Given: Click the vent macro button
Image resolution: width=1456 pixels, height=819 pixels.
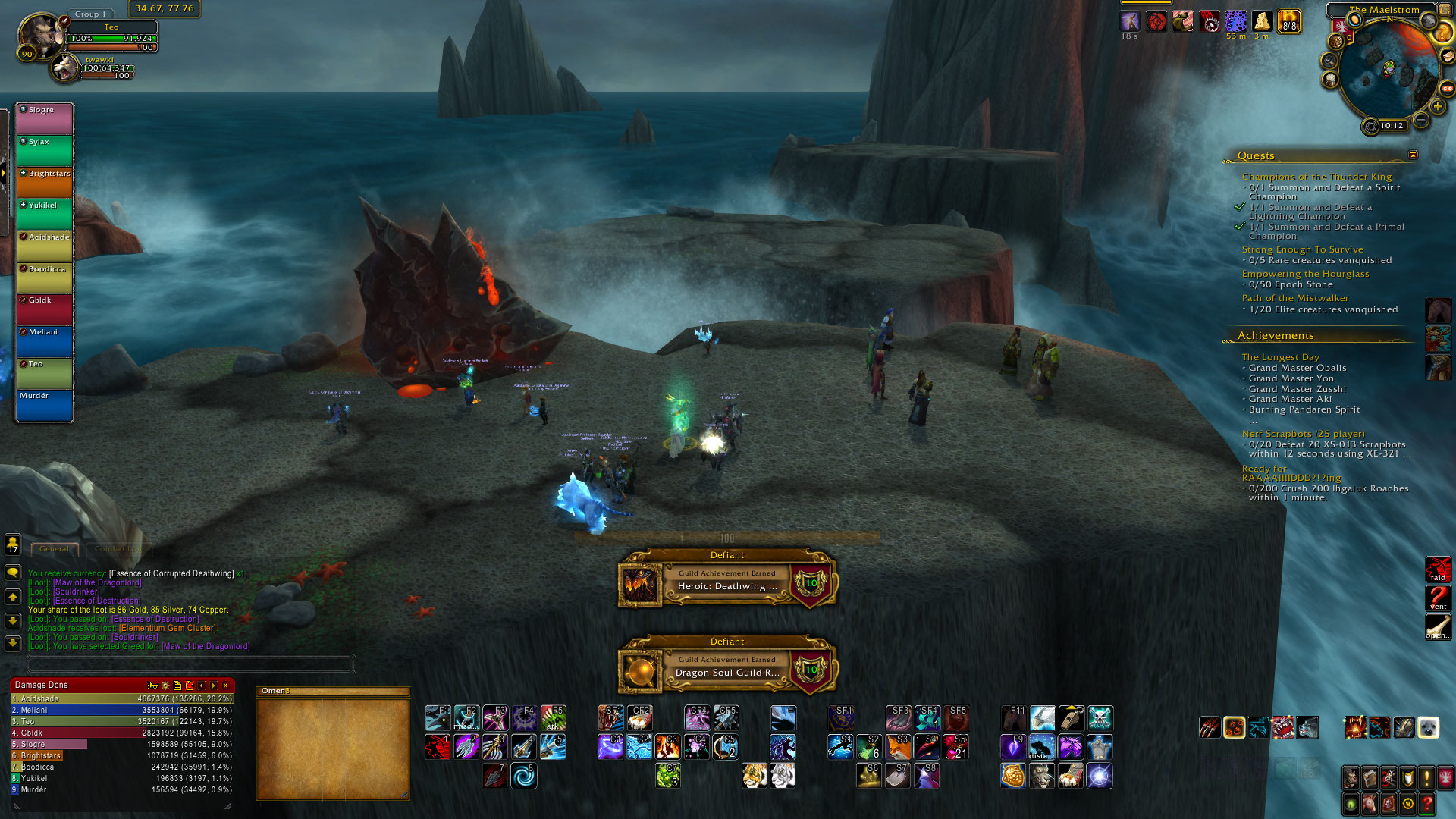Looking at the screenshot, I should click(x=1438, y=598).
